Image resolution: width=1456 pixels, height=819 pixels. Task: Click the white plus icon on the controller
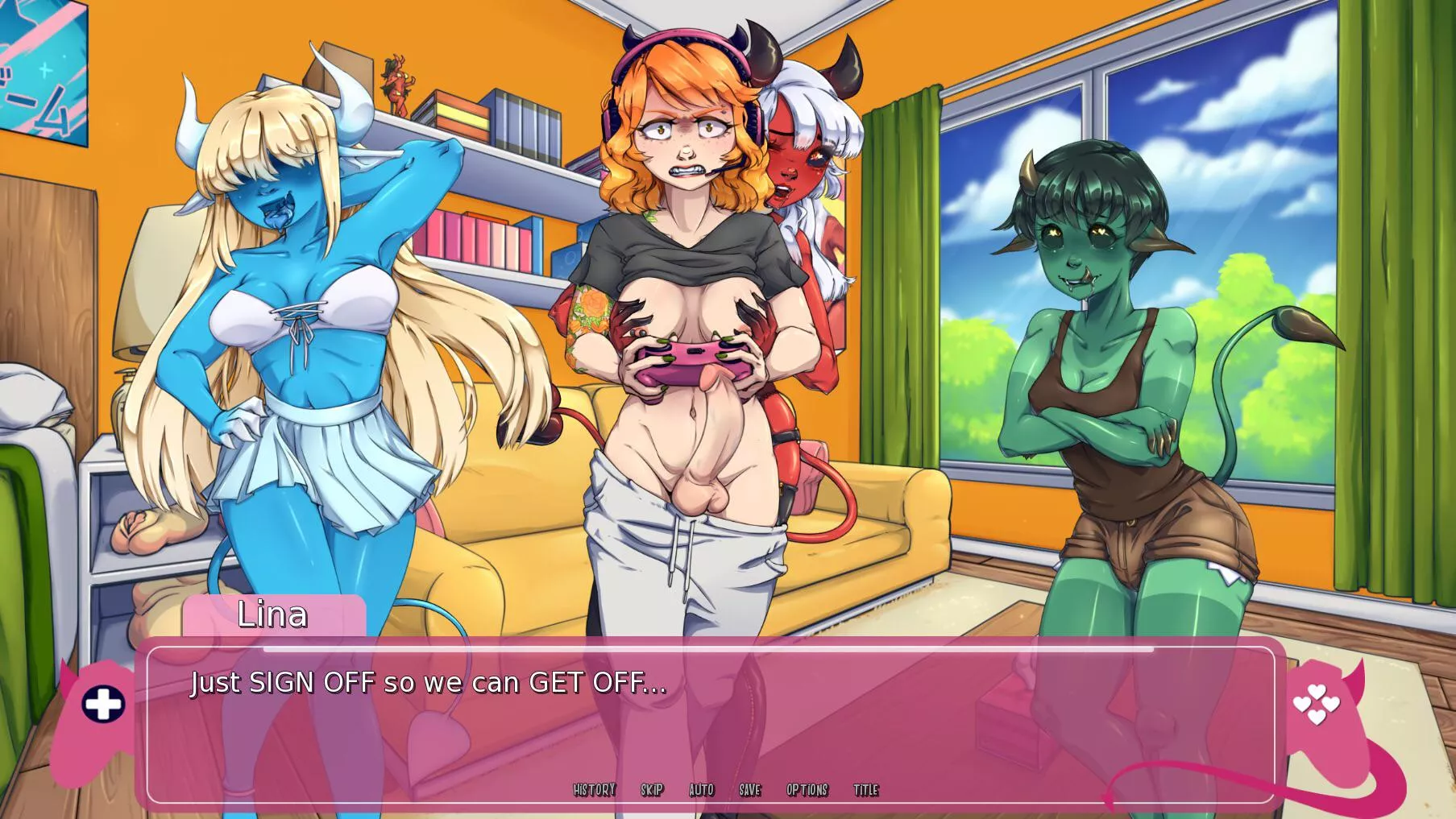click(103, 705)
